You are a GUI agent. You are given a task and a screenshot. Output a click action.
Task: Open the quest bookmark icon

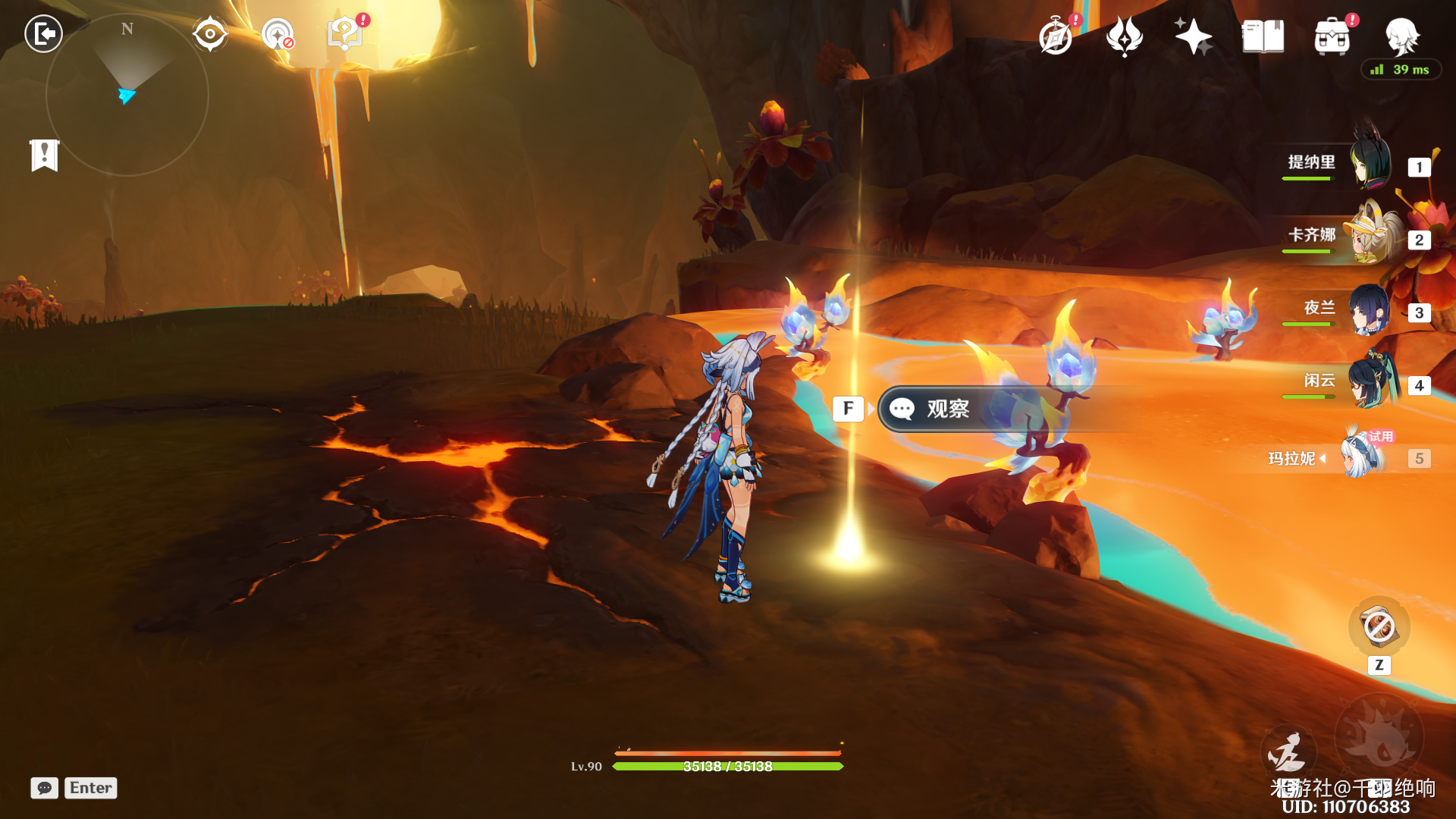point(44,155)
